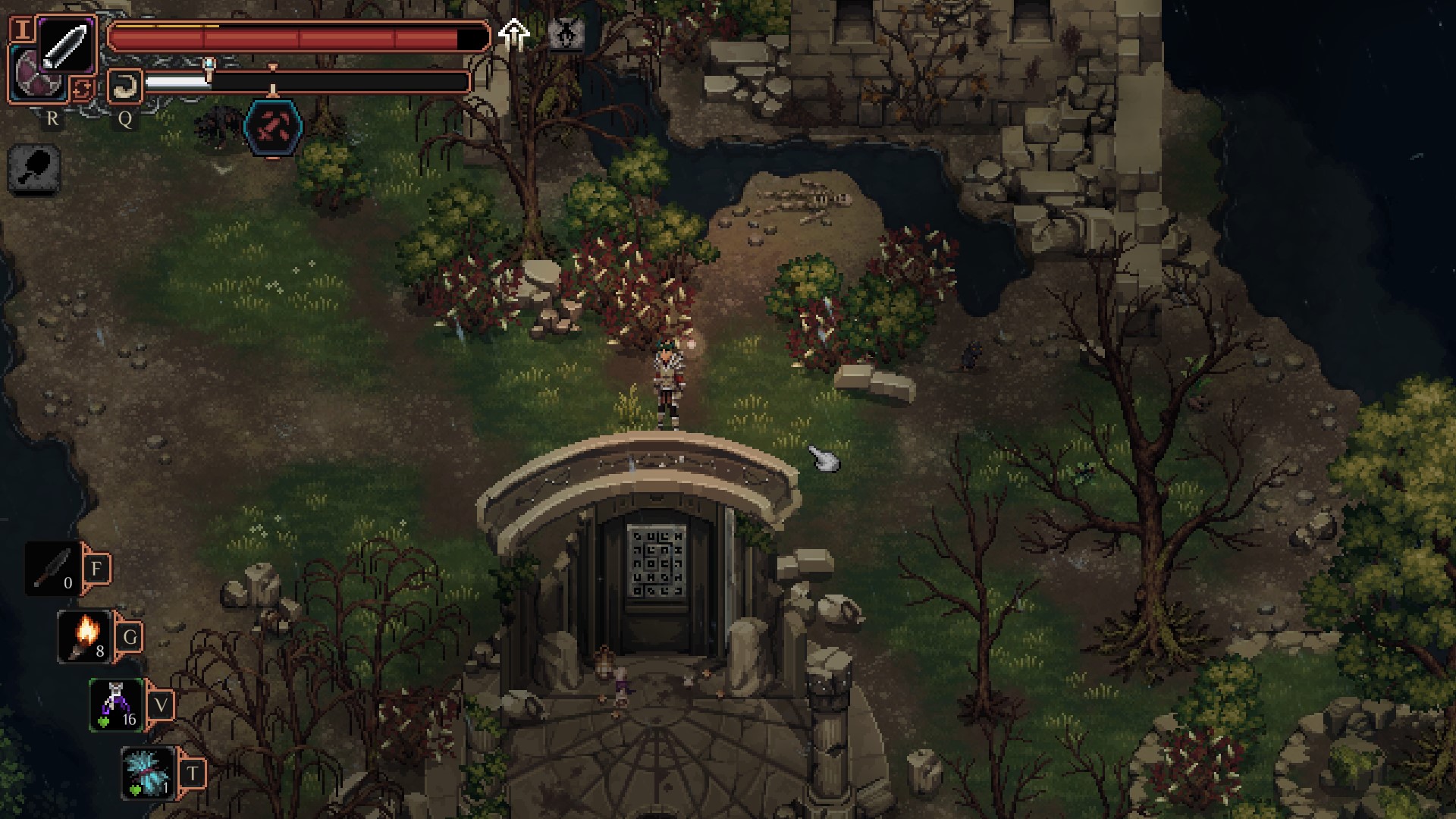Click the weapon swap arrows icon
Screen dimensions: 1456x819
(82, 89)
